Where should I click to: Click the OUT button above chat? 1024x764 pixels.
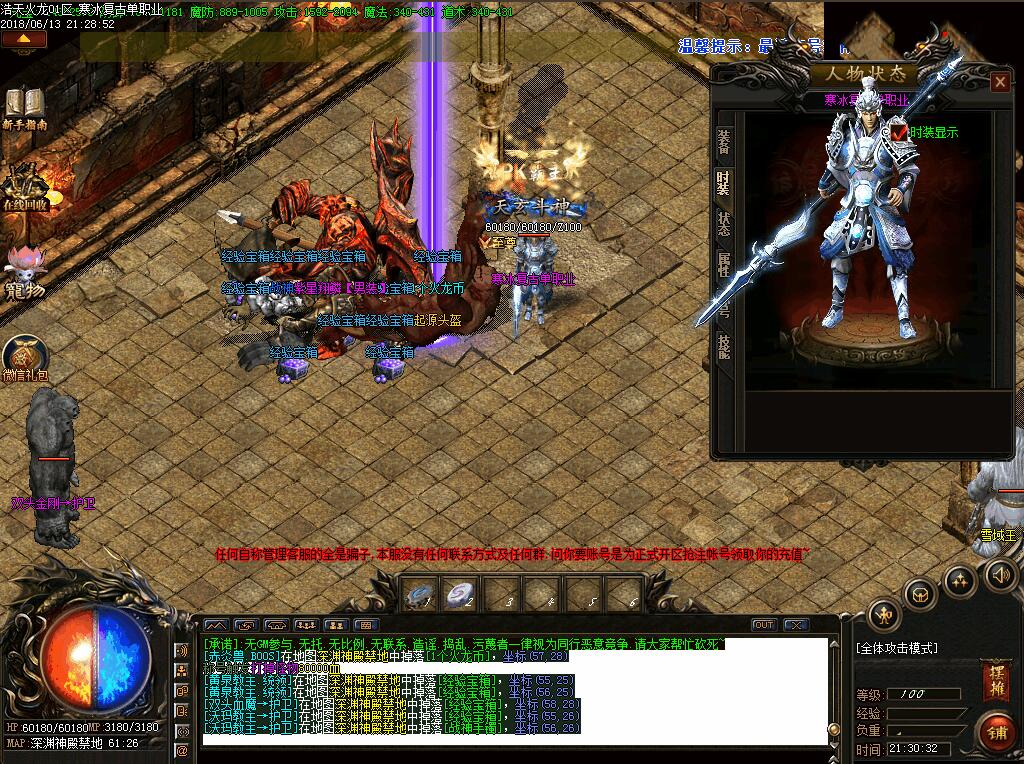[764, 625]
